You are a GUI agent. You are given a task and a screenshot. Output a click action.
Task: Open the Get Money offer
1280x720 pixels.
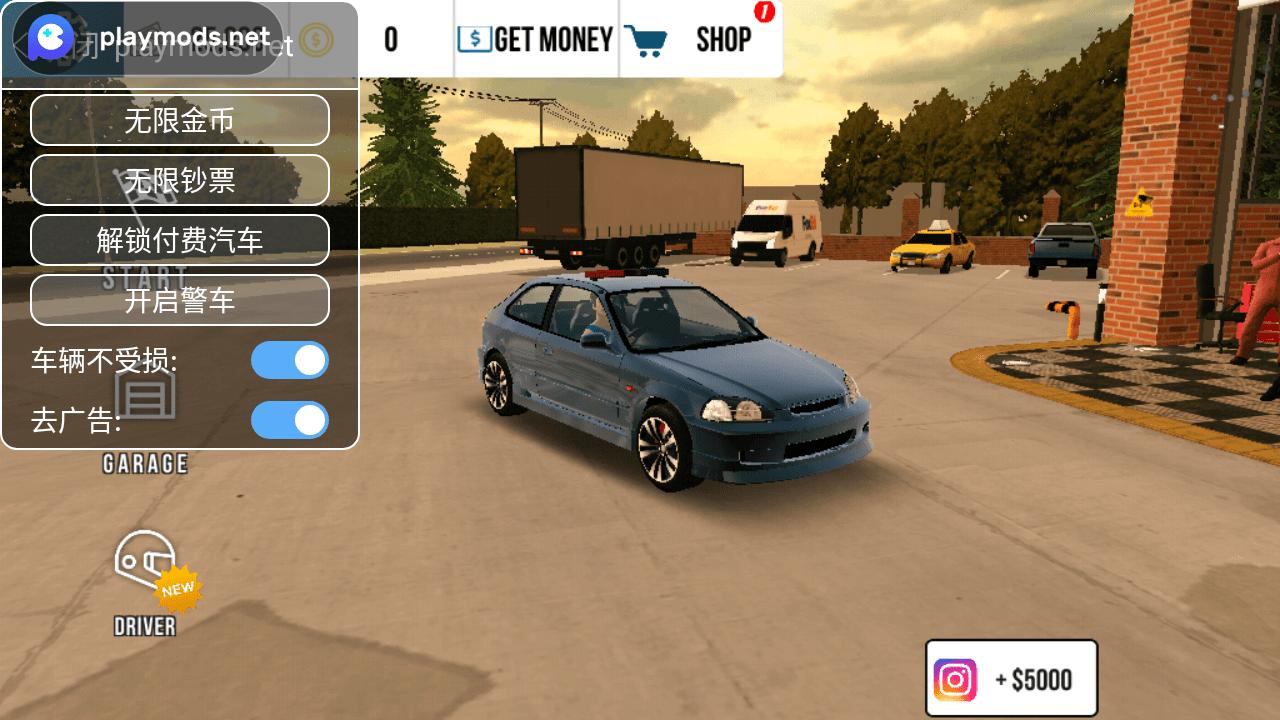tap(536, 40)
